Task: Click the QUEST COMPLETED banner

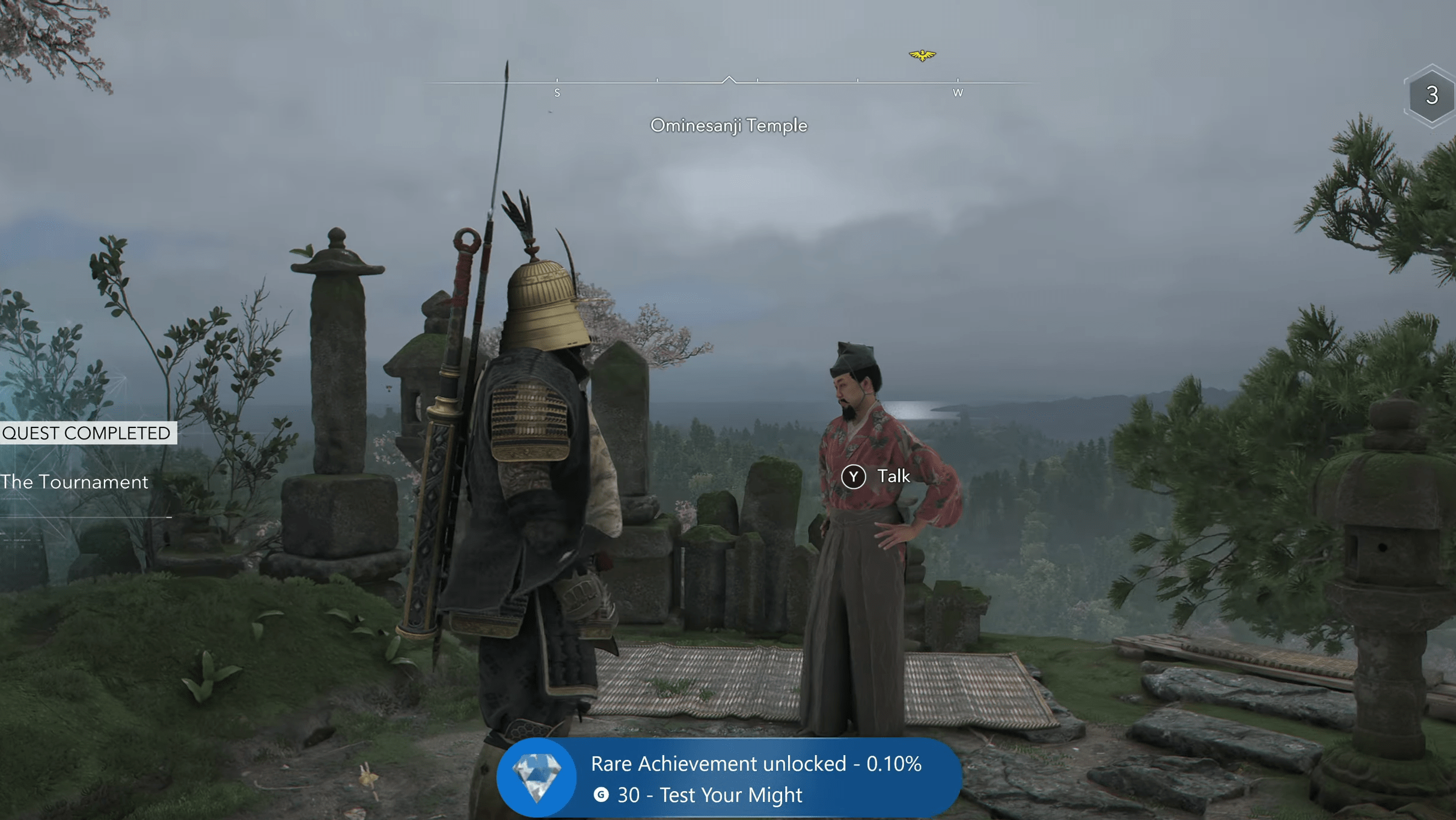Action: point(87,433)
